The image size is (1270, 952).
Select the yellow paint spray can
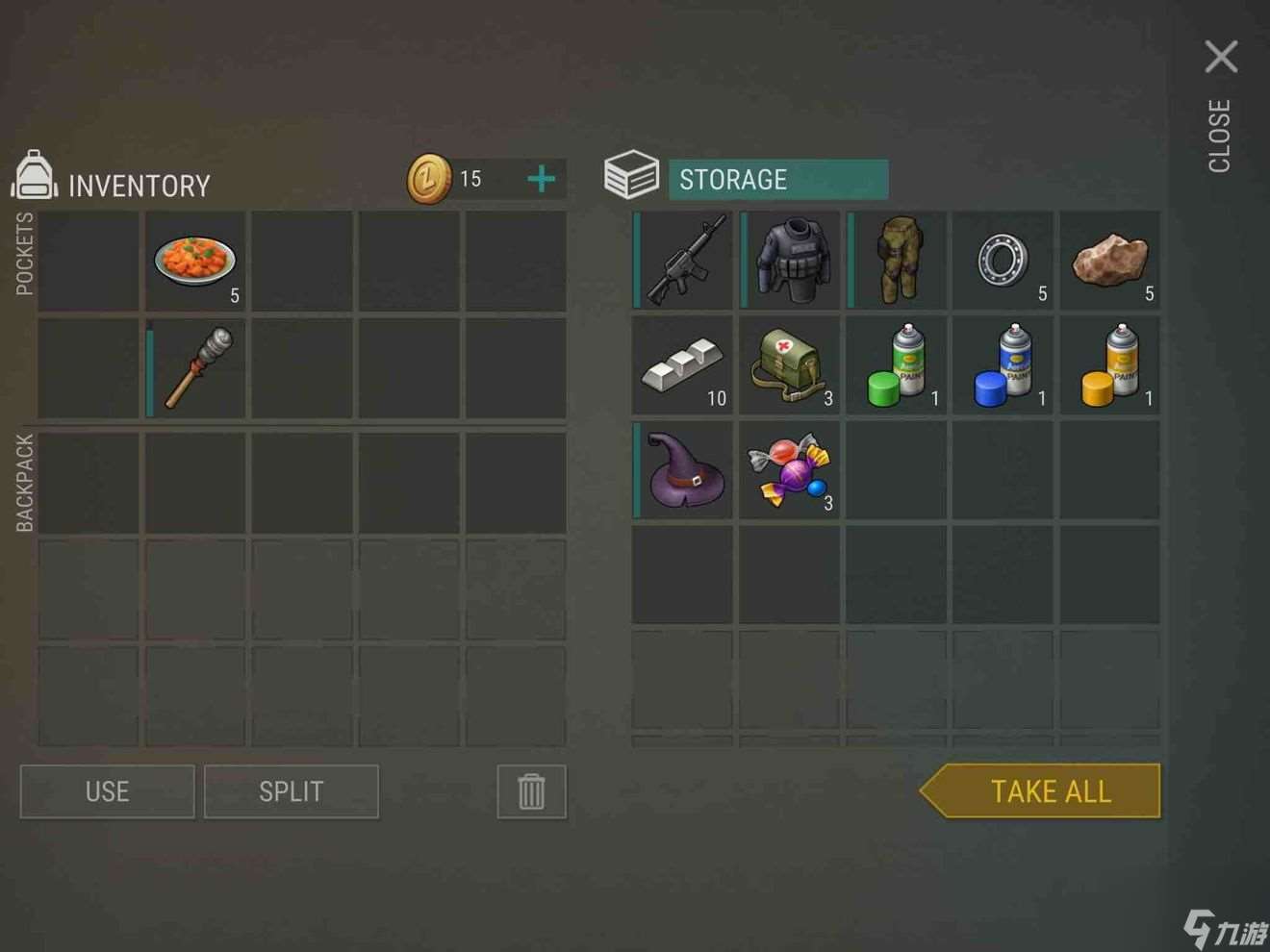[1110, 366]
